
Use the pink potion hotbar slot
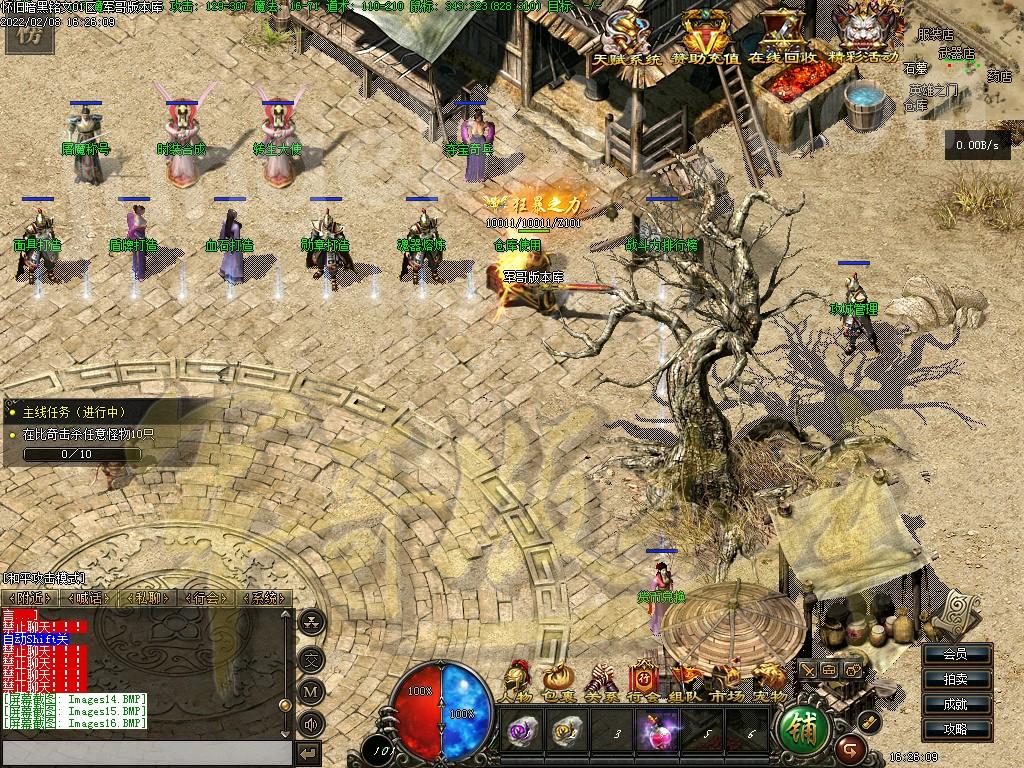[659, 729]
